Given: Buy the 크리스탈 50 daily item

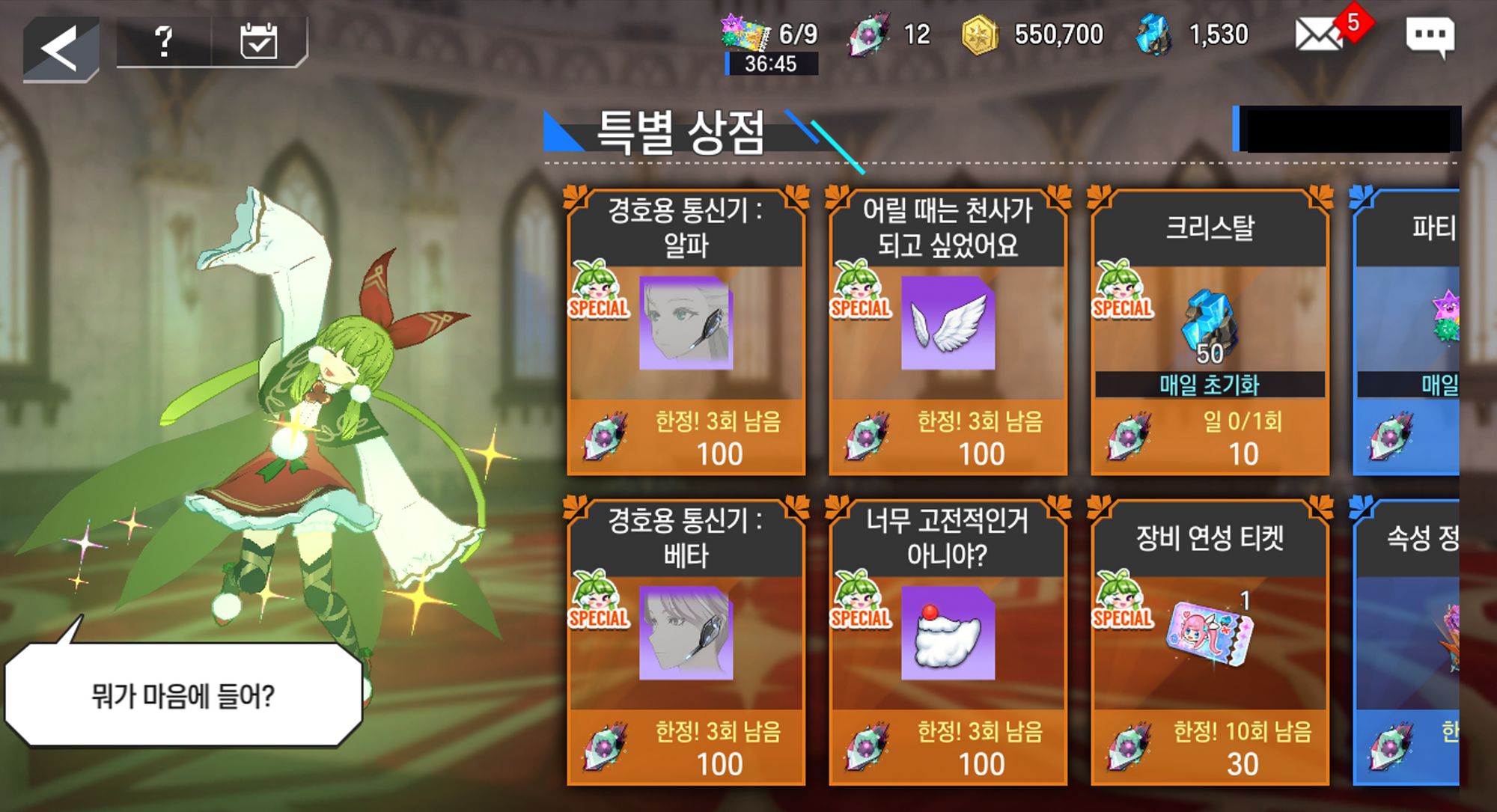Looking at the screenshot, I should [1210, 332].
